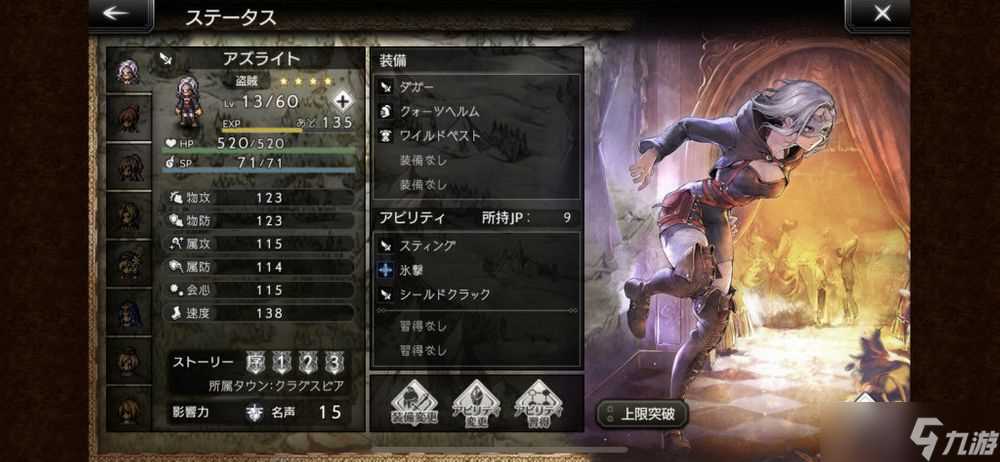Open story chapter 2
The image size is (1000, 462).
coord(309,362)
